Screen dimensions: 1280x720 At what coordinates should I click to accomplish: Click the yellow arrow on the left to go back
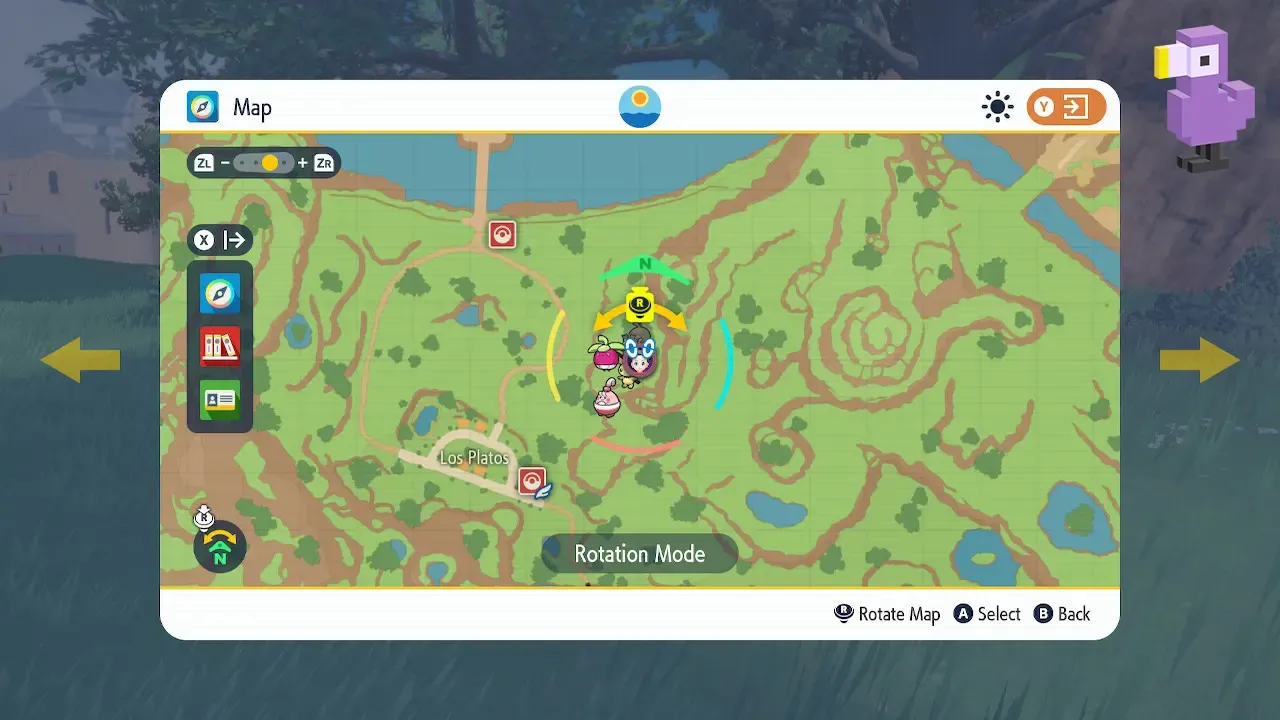[81, 359]
